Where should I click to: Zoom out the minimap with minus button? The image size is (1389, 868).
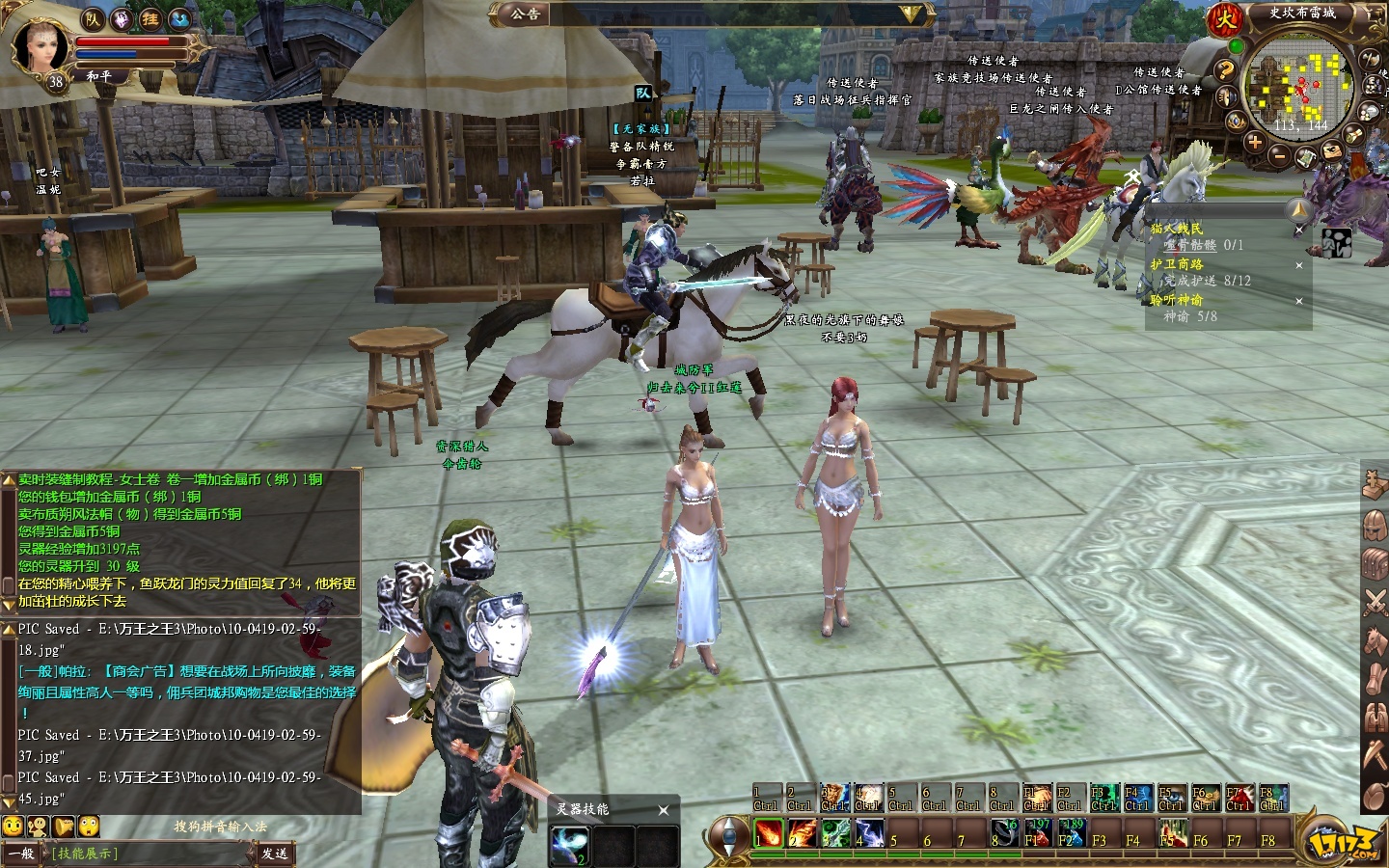[1278, 154]
